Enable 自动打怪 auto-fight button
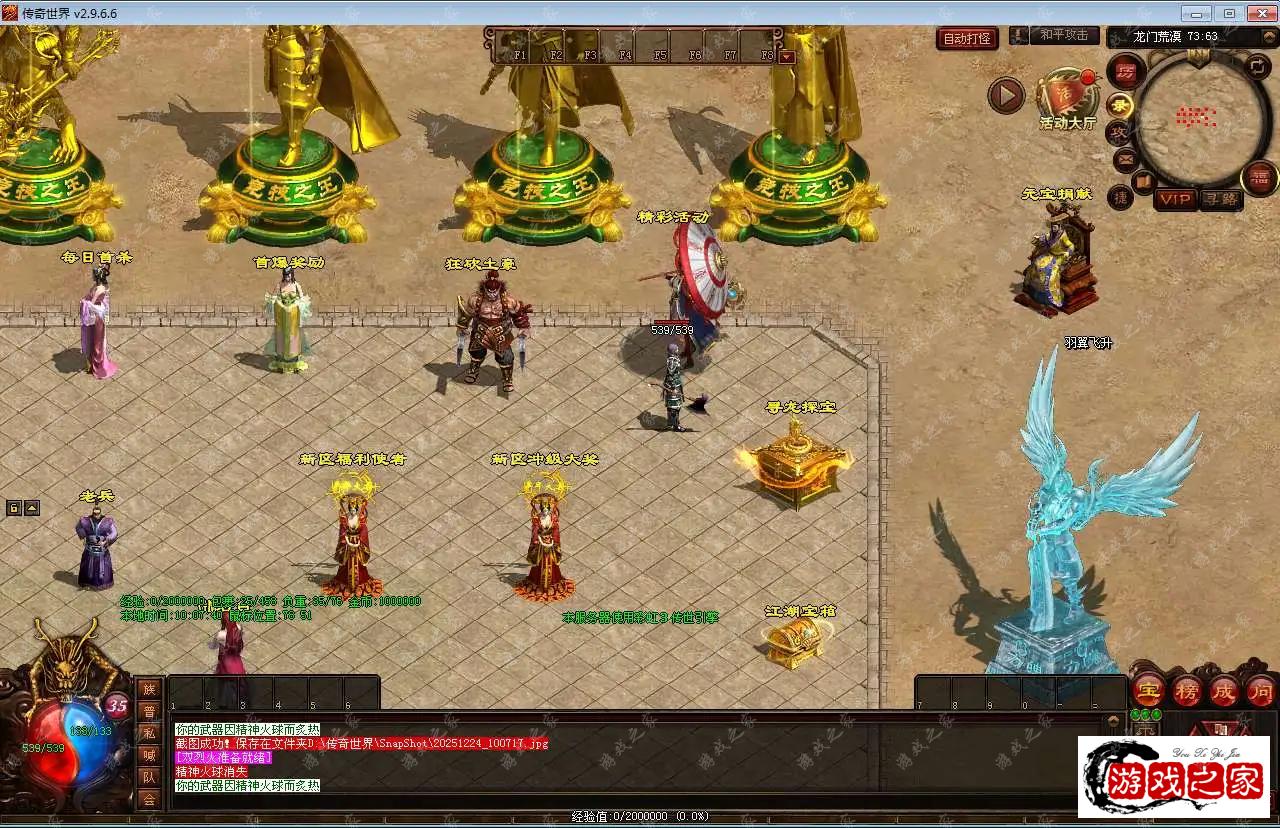The image size is (1280, 828). 967,39
